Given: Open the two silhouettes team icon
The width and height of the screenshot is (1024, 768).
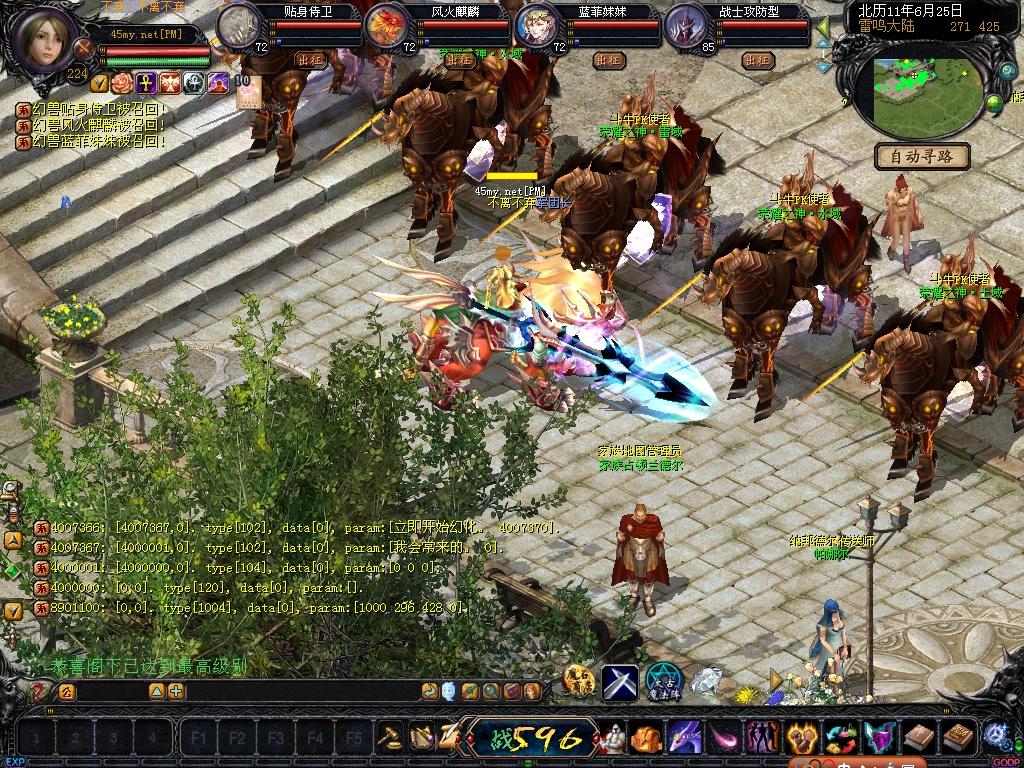Looking at the screenshot, I should [763, 738].
